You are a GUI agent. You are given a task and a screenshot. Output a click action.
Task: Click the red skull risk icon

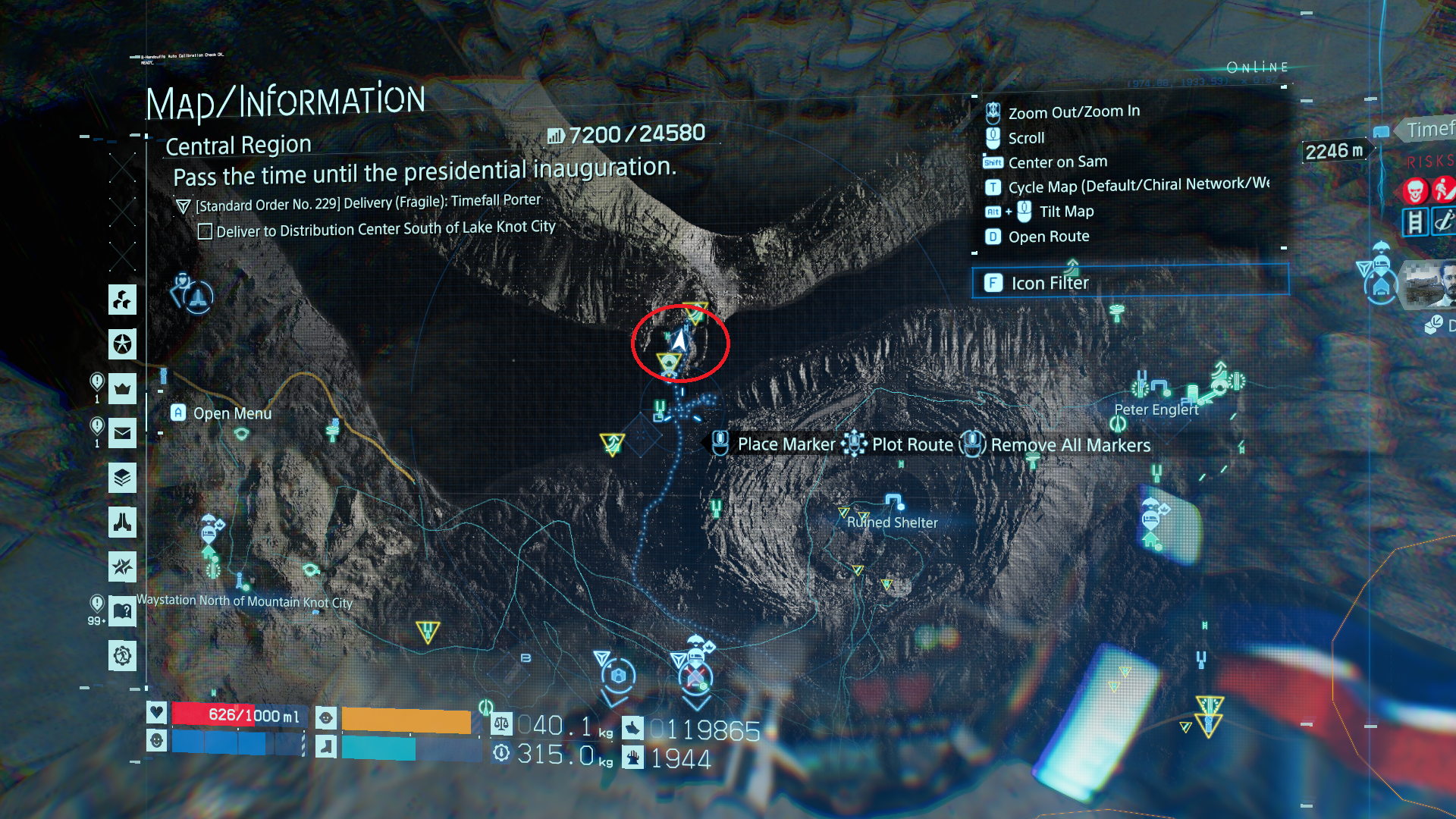tap(1415, 190)
